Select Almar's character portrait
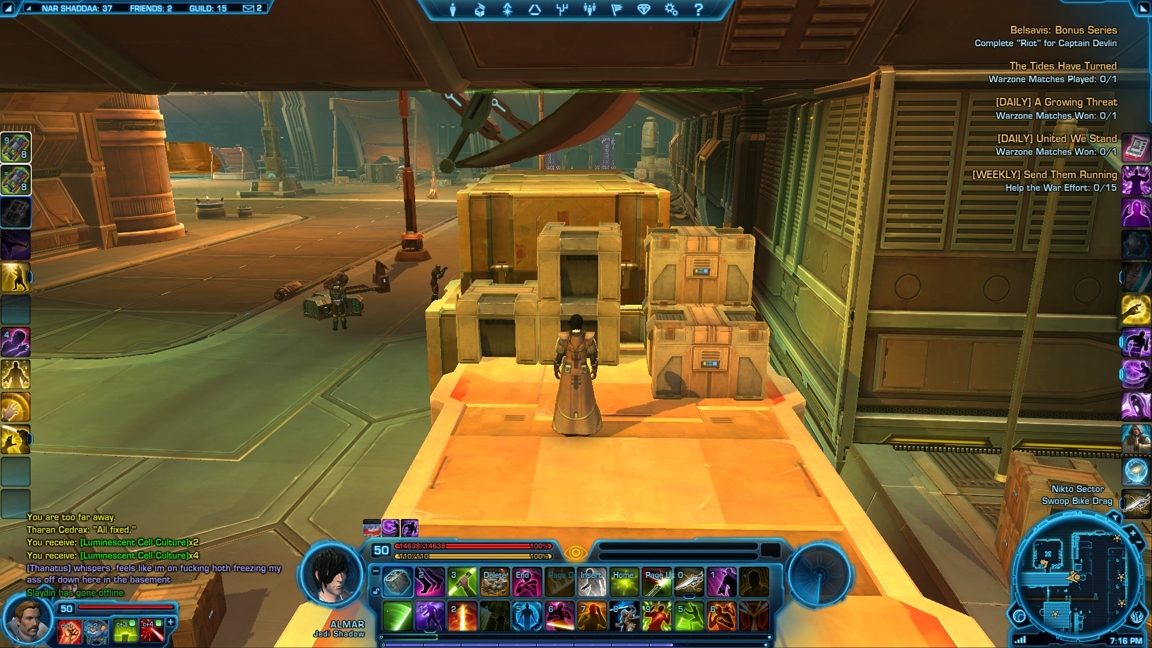Screen dimensions: 1152x648 332,575
